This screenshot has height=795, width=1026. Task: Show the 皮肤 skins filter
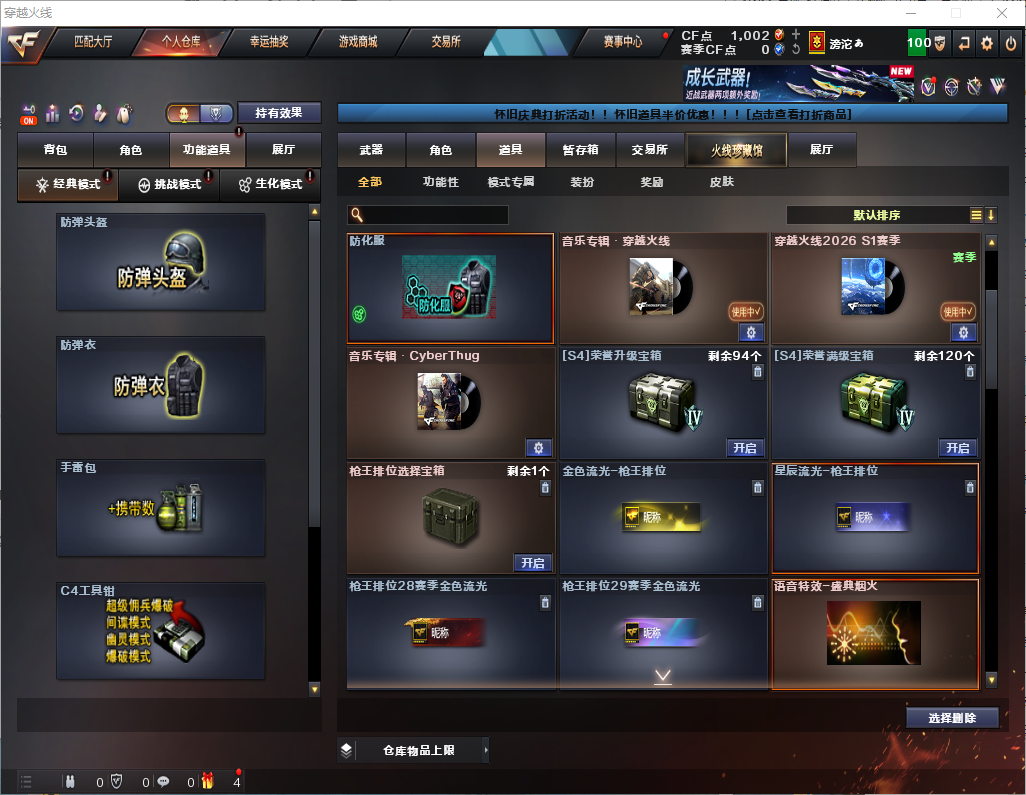point(721,182)
